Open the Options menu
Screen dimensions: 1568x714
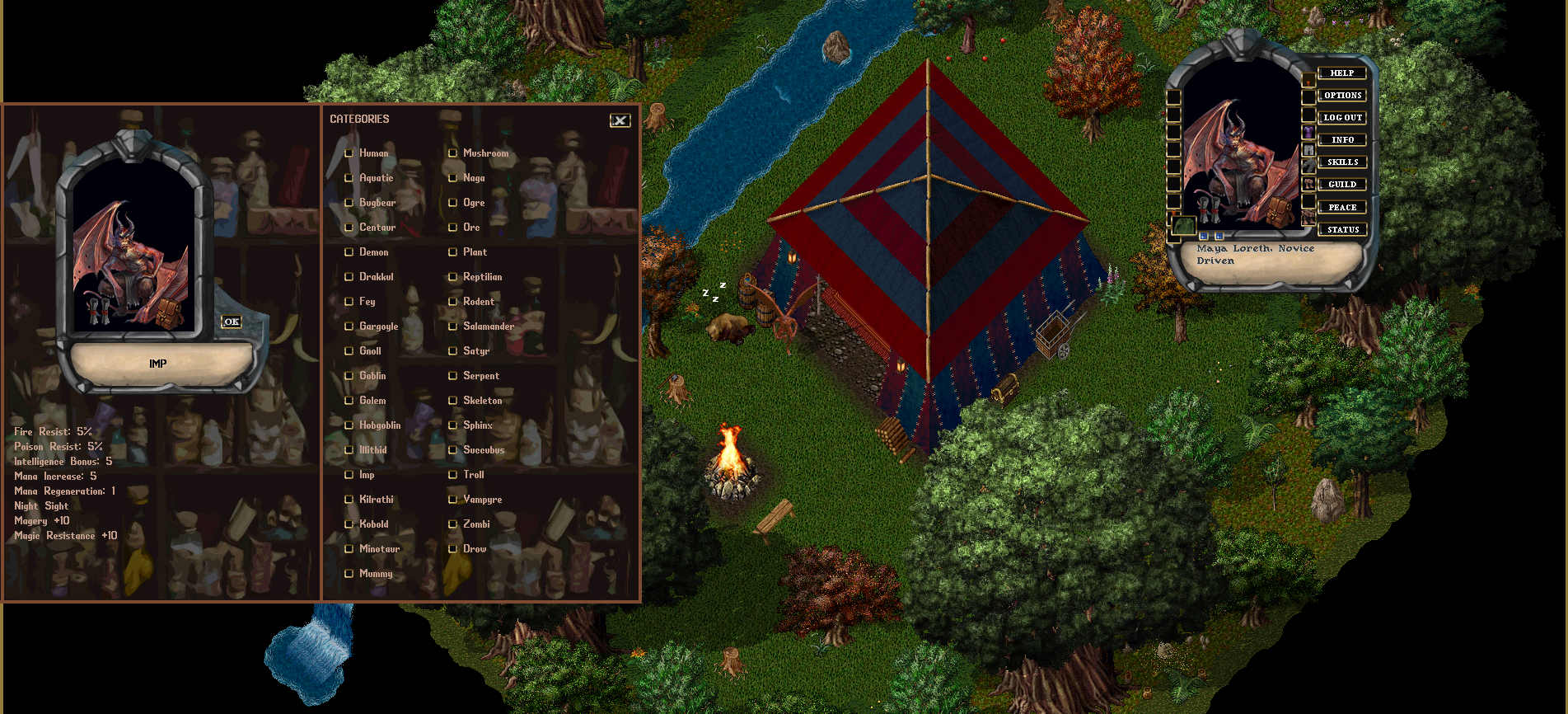click(1341, 96)
